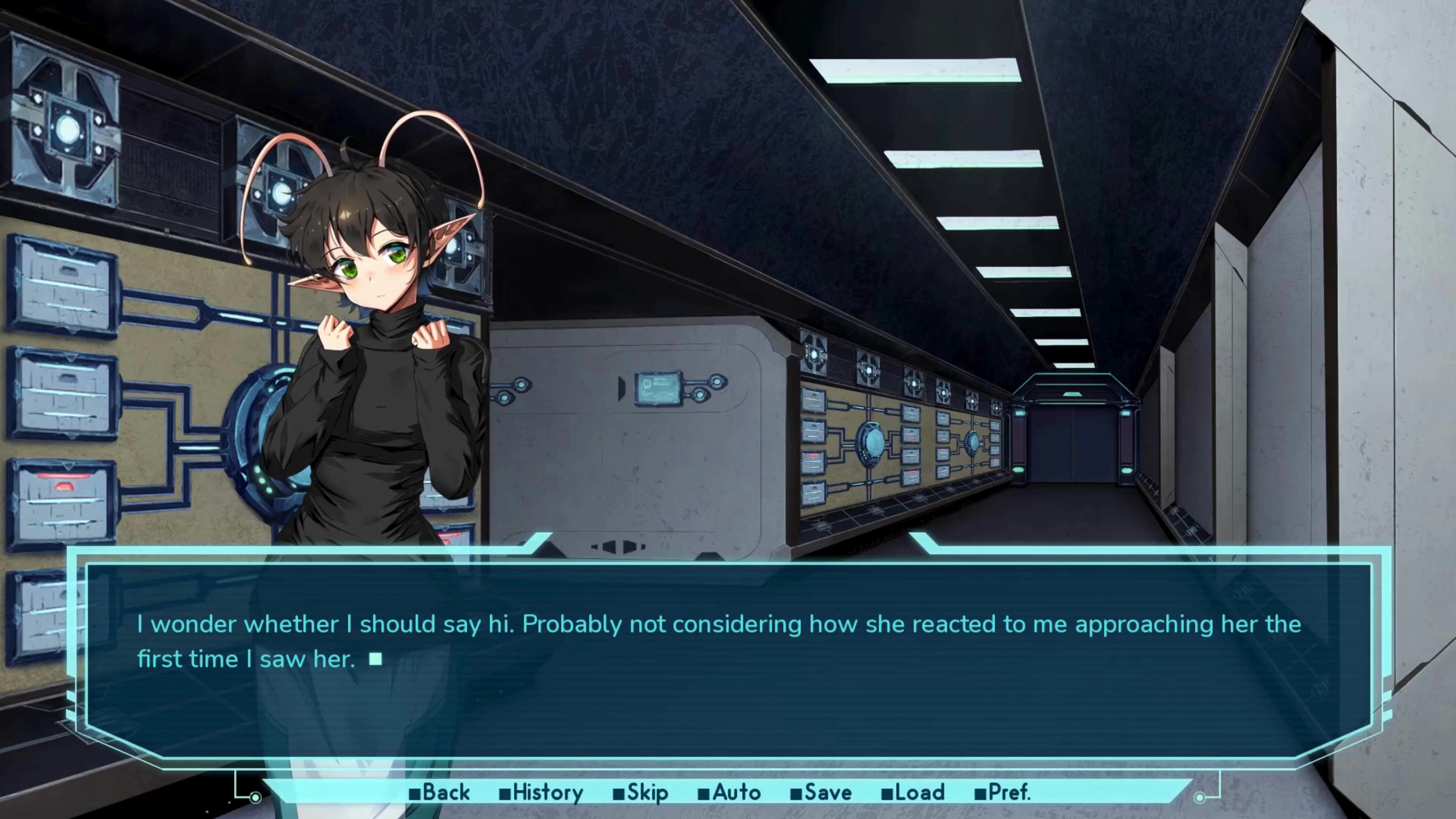Open Pref. settings

[1003, 792]
